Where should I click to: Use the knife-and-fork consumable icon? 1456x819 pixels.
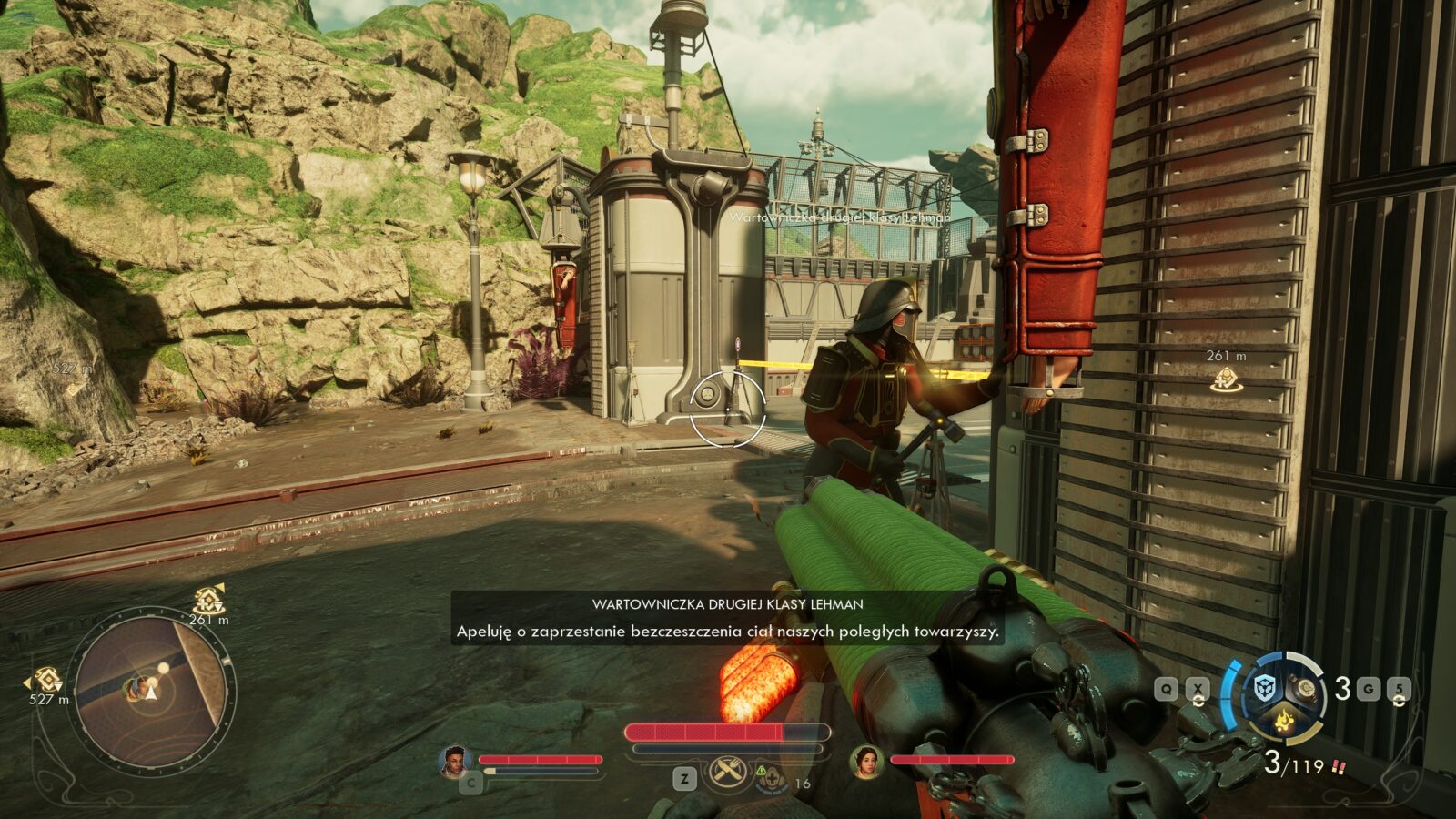coord(726,773)
